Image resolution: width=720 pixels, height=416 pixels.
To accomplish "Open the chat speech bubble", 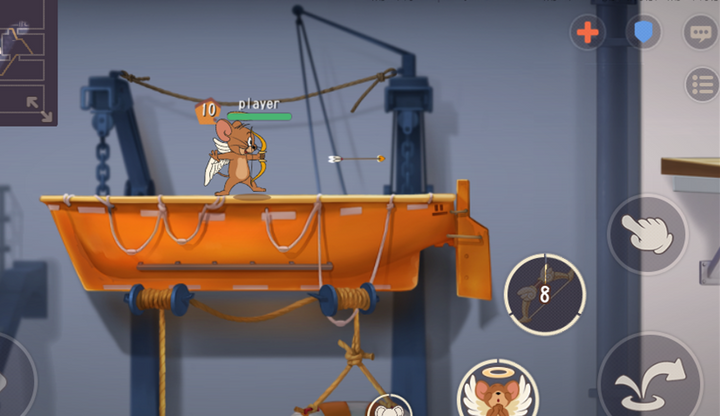I will coord(699,32).
